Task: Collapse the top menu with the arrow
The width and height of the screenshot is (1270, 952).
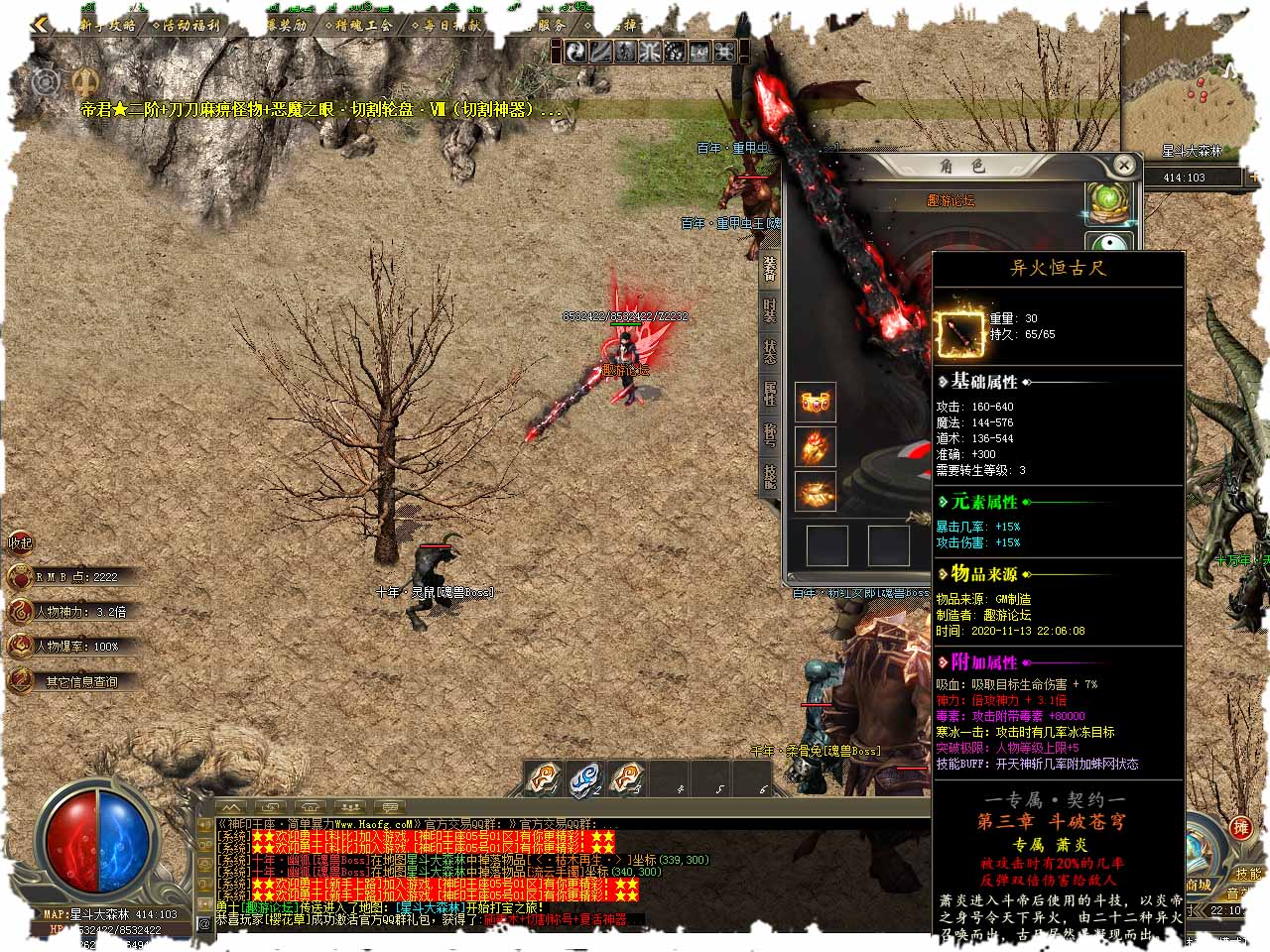Action: point(40,25)
